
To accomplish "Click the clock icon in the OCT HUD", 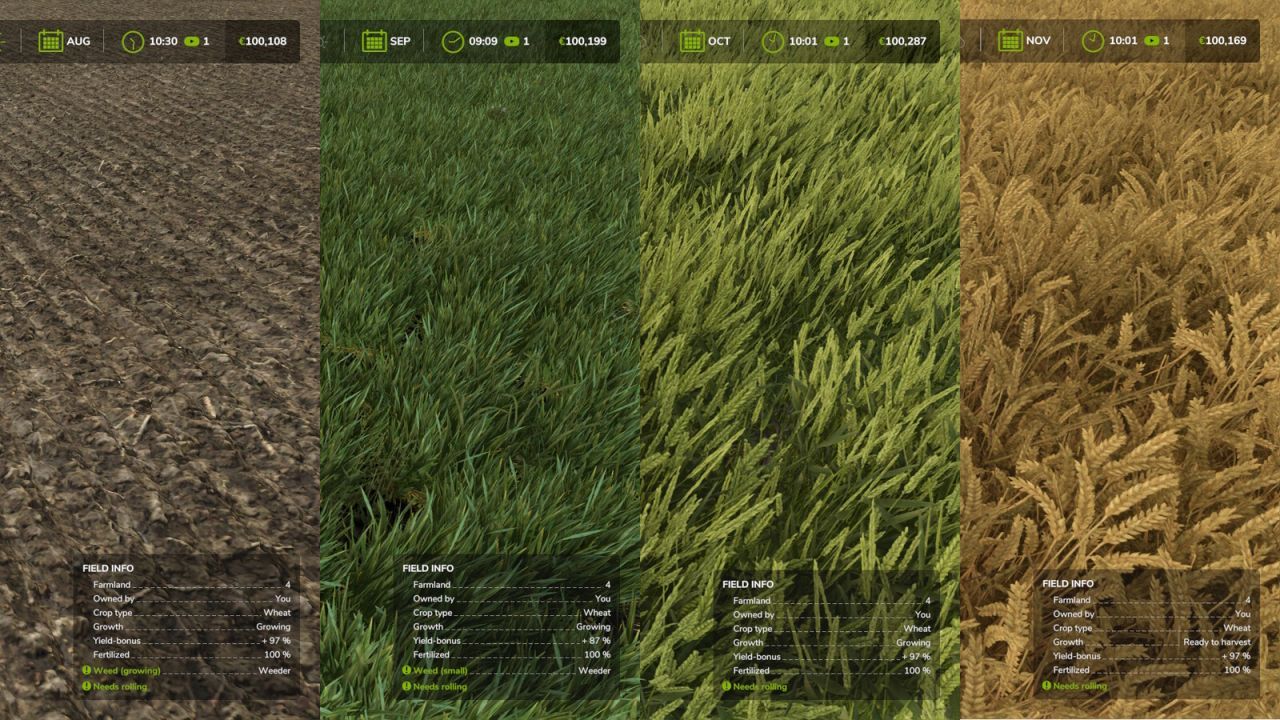I will tap(775, 41).
